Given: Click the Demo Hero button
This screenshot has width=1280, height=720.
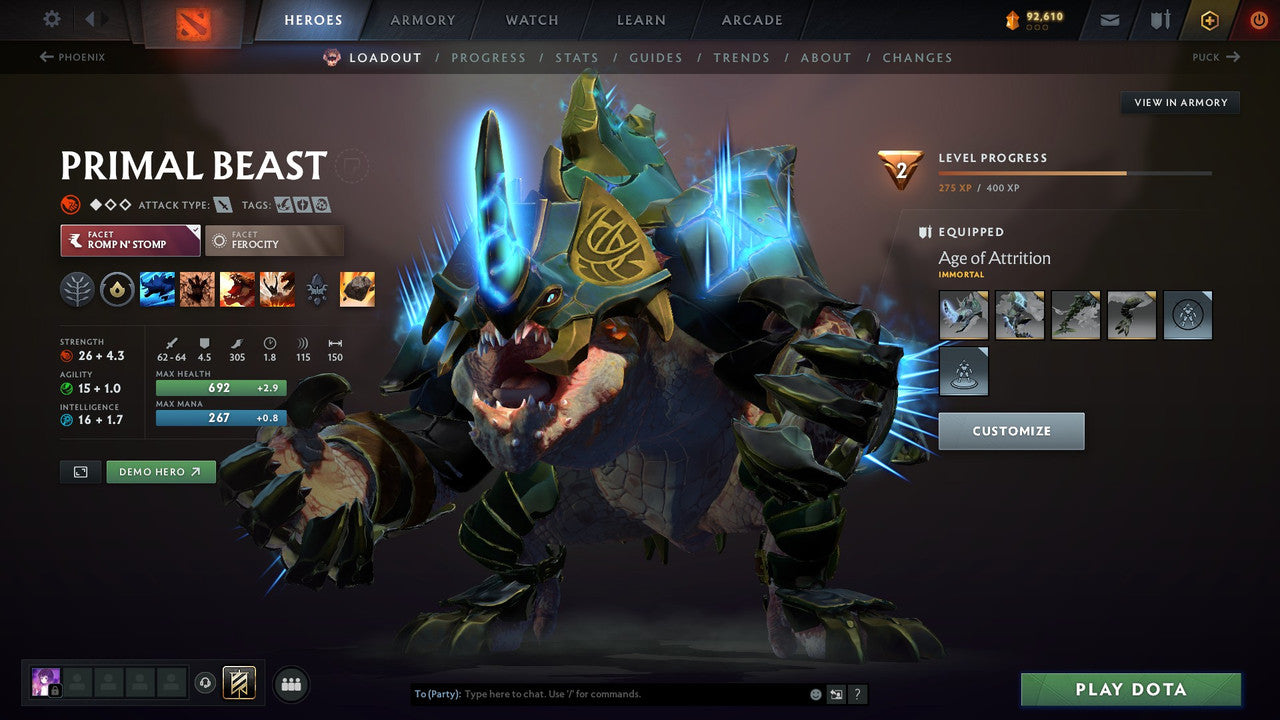Looking at the screenshot, I should [160, 471].
